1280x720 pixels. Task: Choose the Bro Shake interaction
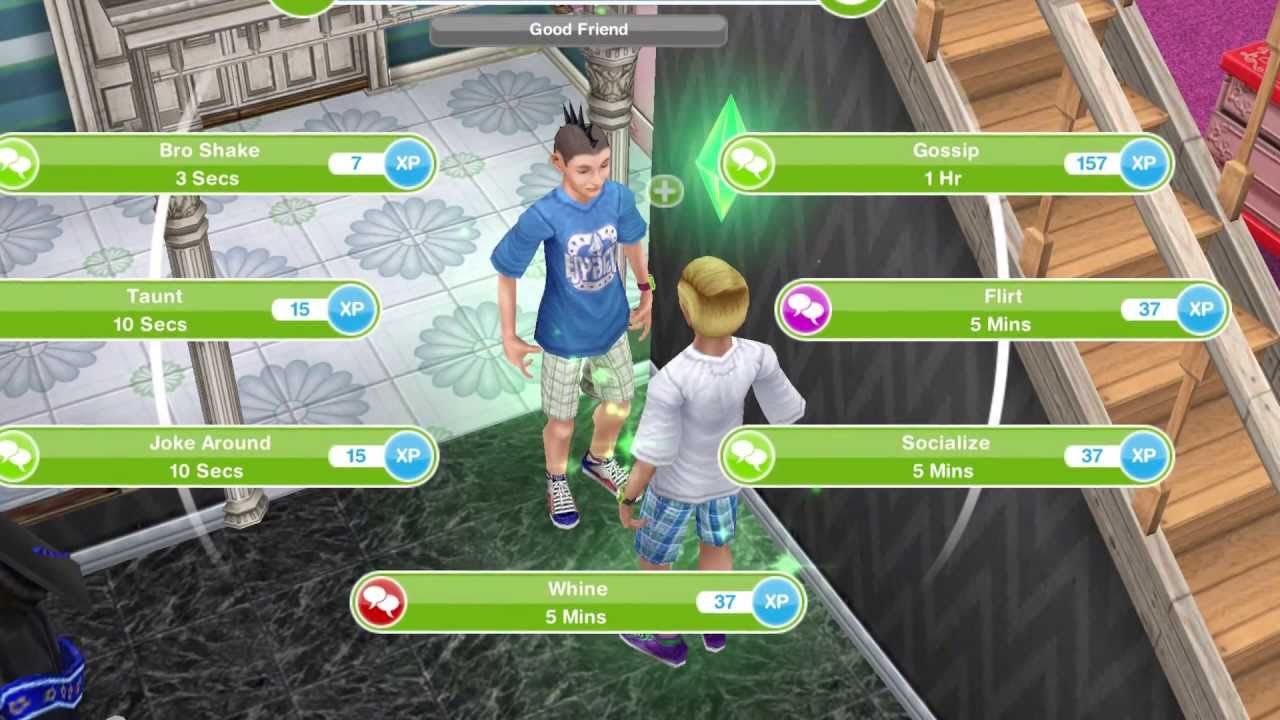pos(210,164)
